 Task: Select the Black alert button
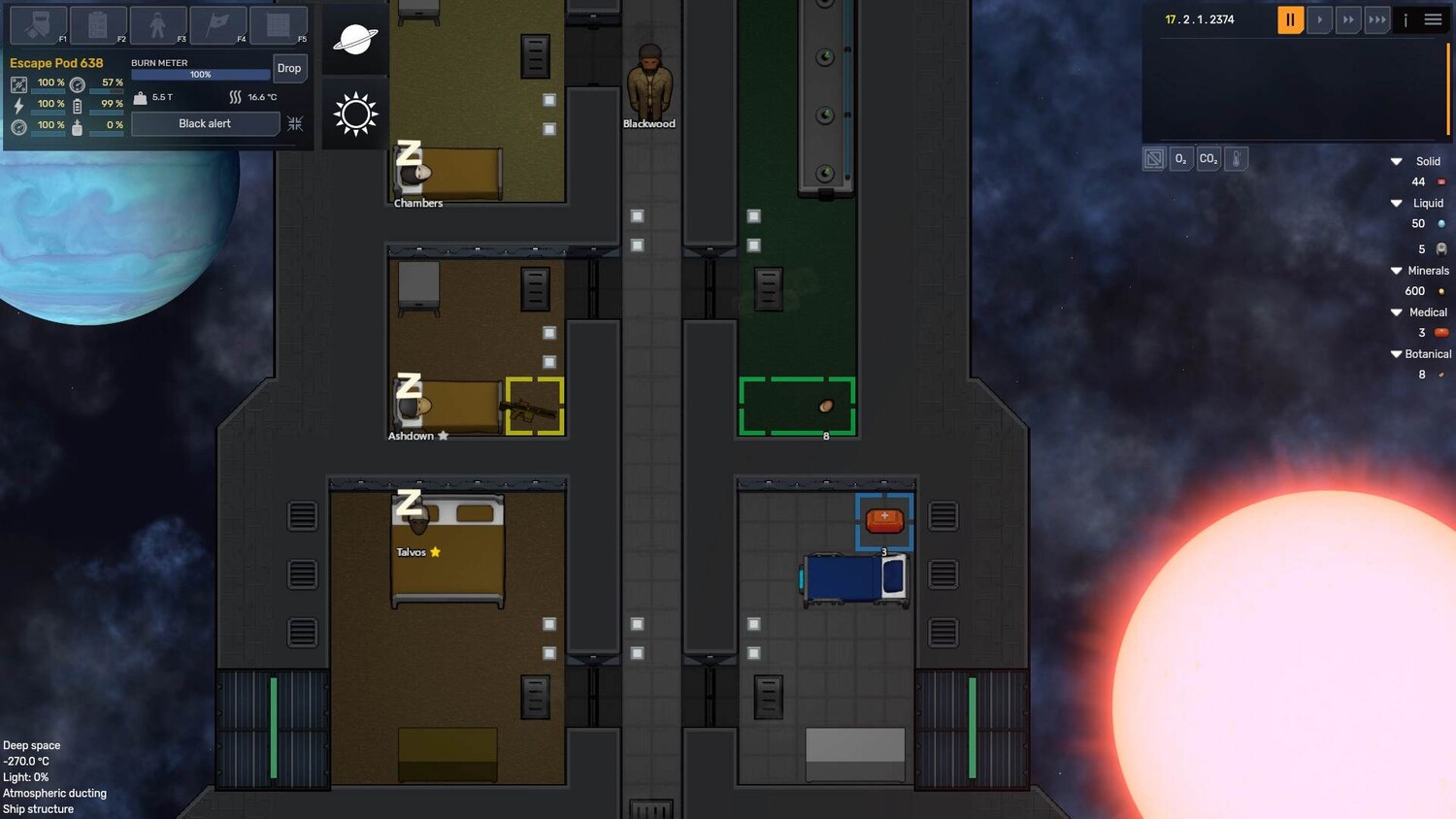[205, 124]
